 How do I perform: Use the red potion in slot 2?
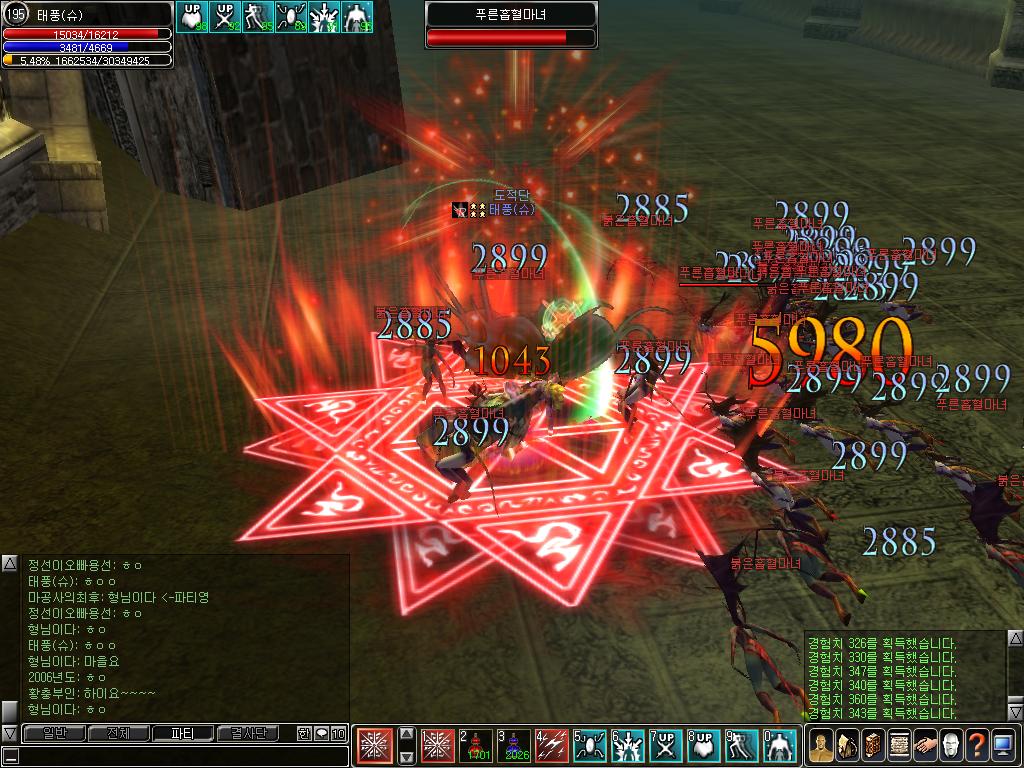point(476,746)
